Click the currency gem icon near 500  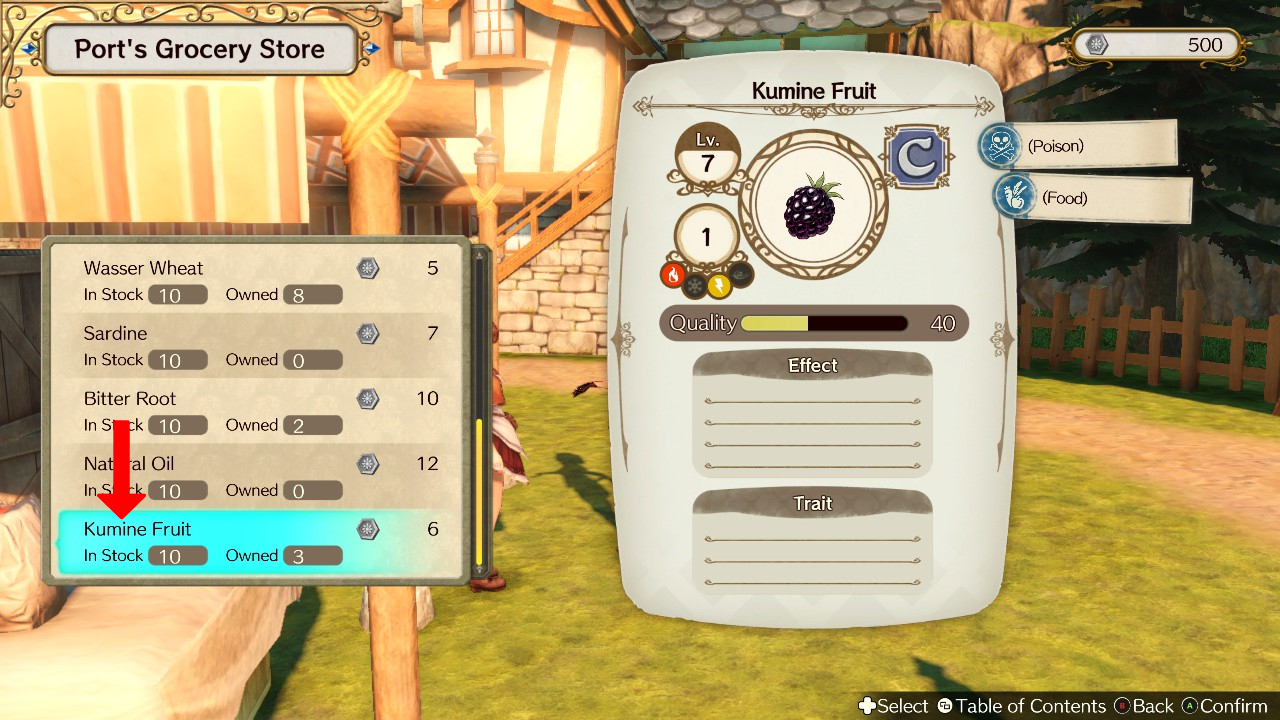point(1096,44)
